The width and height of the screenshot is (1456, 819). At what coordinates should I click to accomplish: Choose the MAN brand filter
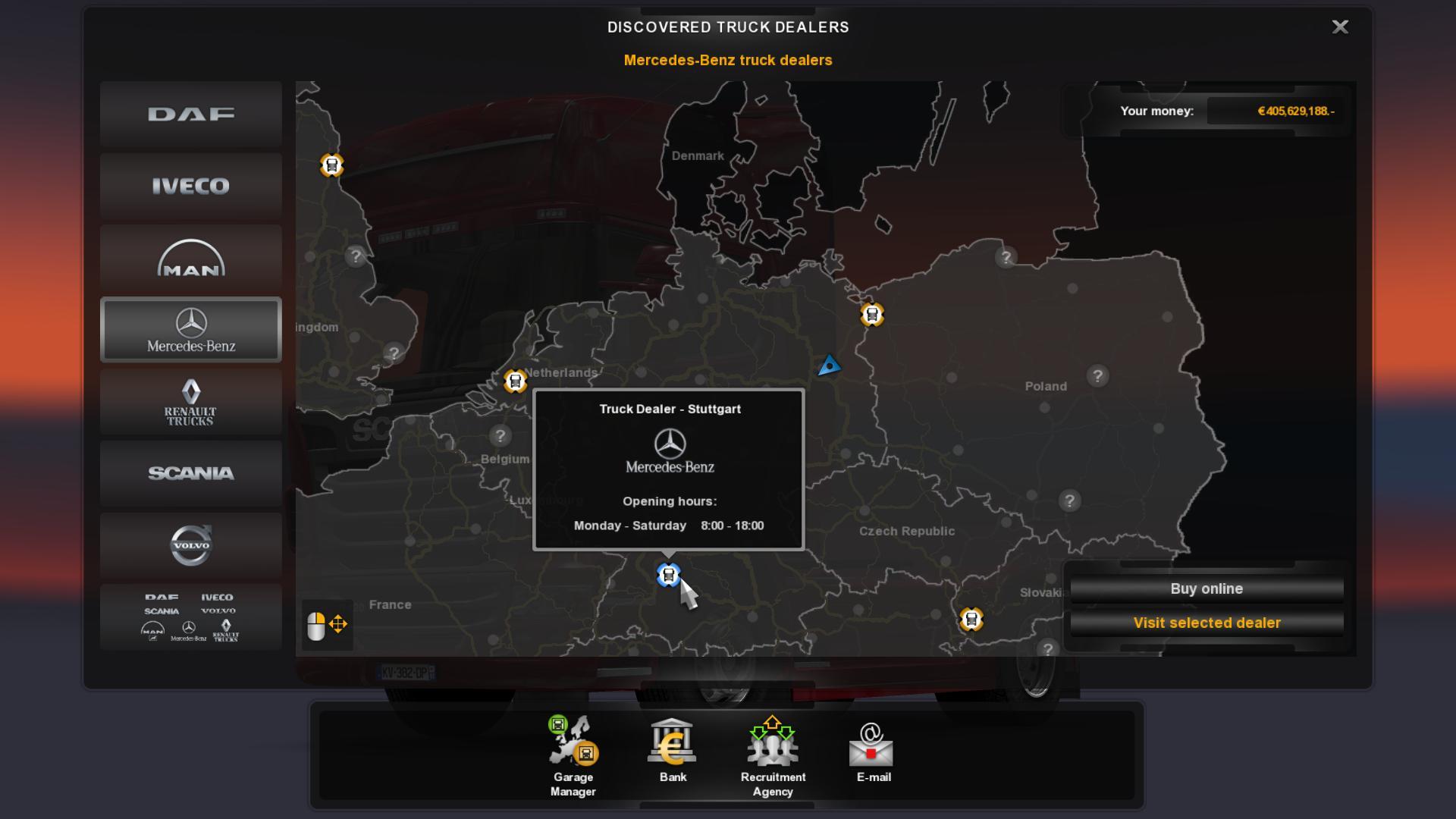(191, 258)
